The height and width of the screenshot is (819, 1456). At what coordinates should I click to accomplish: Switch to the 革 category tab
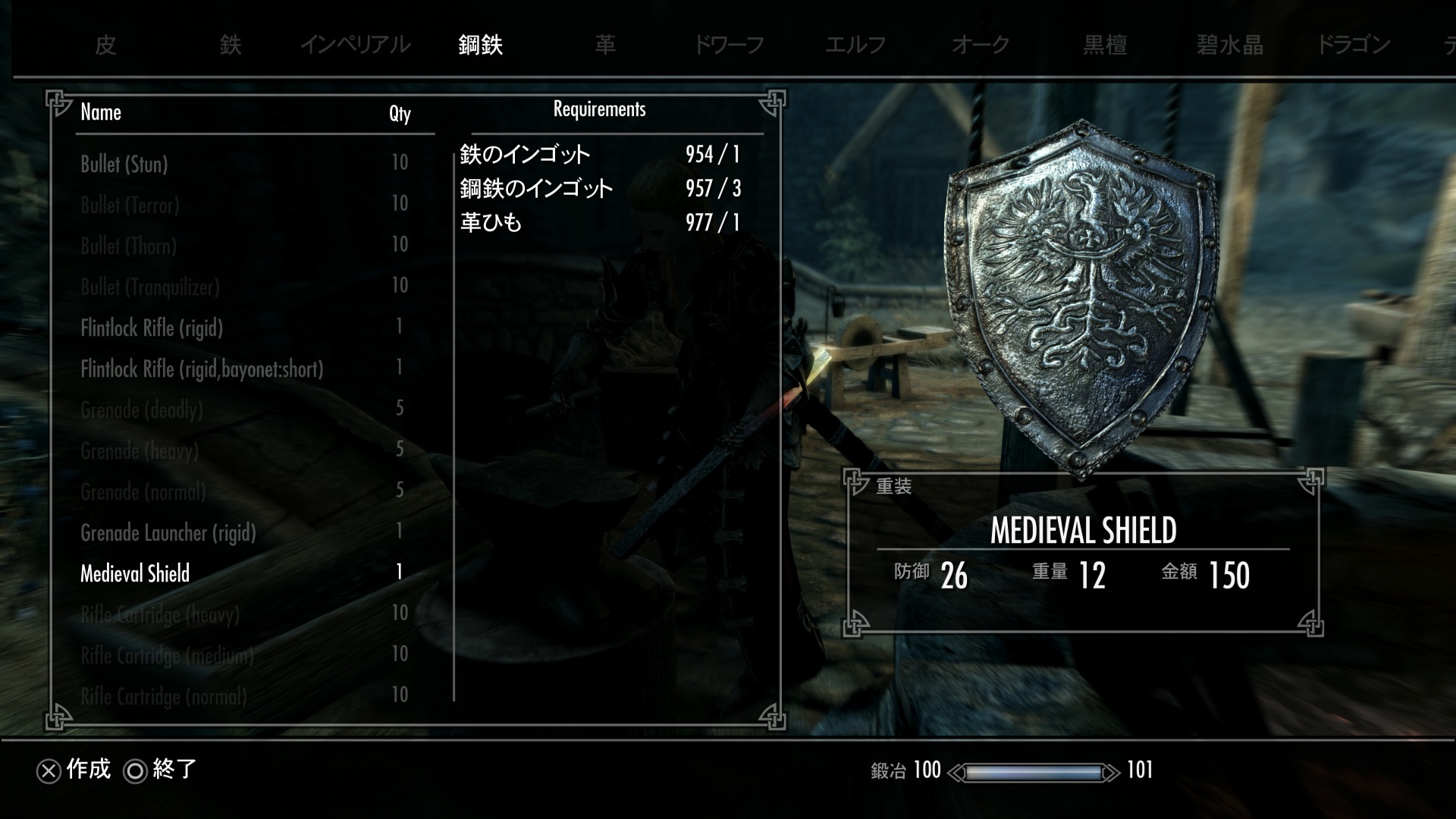pos(605,45)
